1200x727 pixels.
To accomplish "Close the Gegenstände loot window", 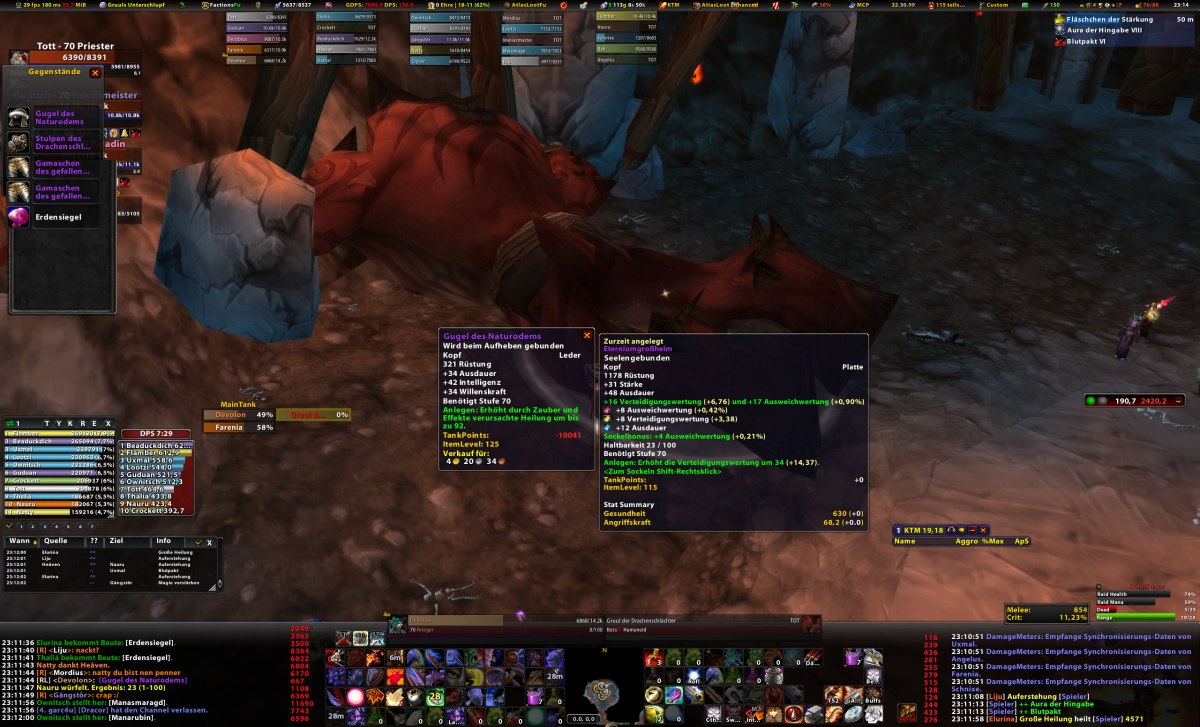I will (x=95, y=73).
